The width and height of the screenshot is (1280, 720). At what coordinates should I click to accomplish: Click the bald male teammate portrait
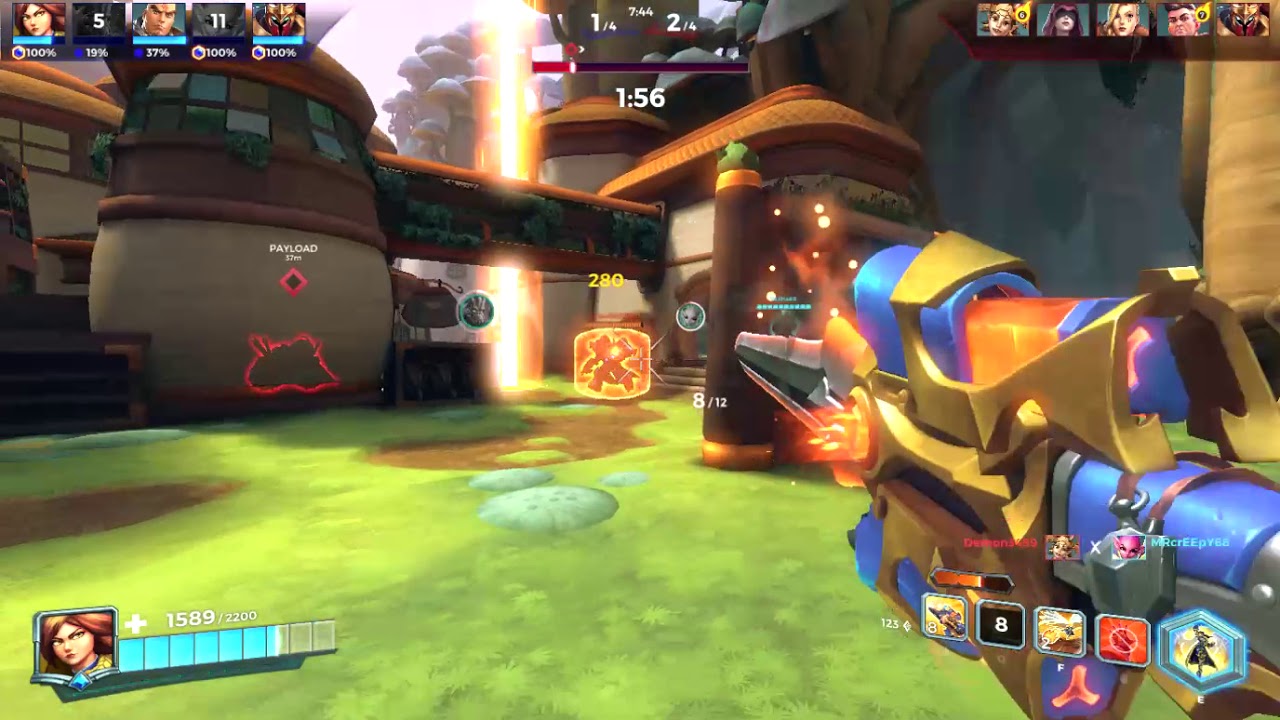coord(158,20)
